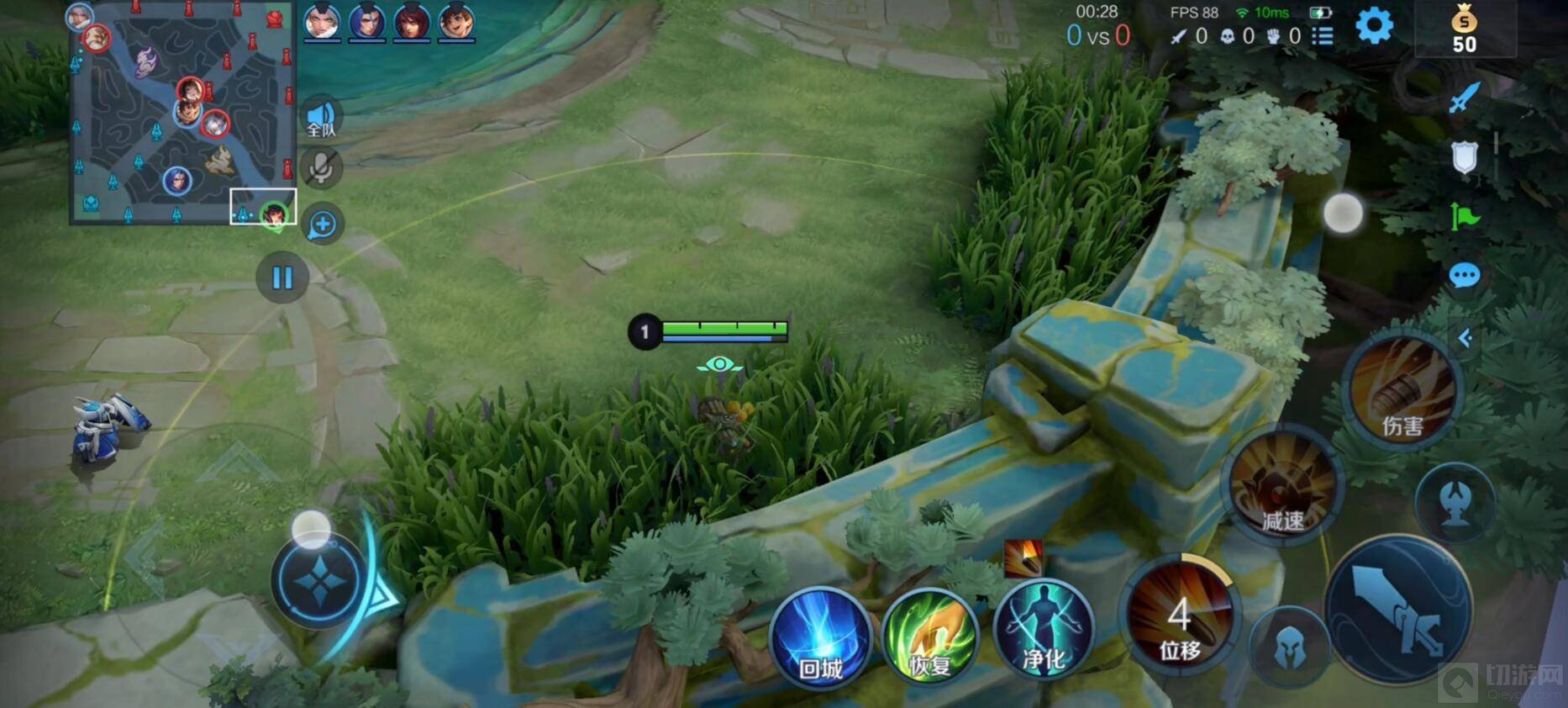Trigger the 位移 dash skill
Image resolution: width=1568 pixels, height=708 pixels.
pos(1180,620)
